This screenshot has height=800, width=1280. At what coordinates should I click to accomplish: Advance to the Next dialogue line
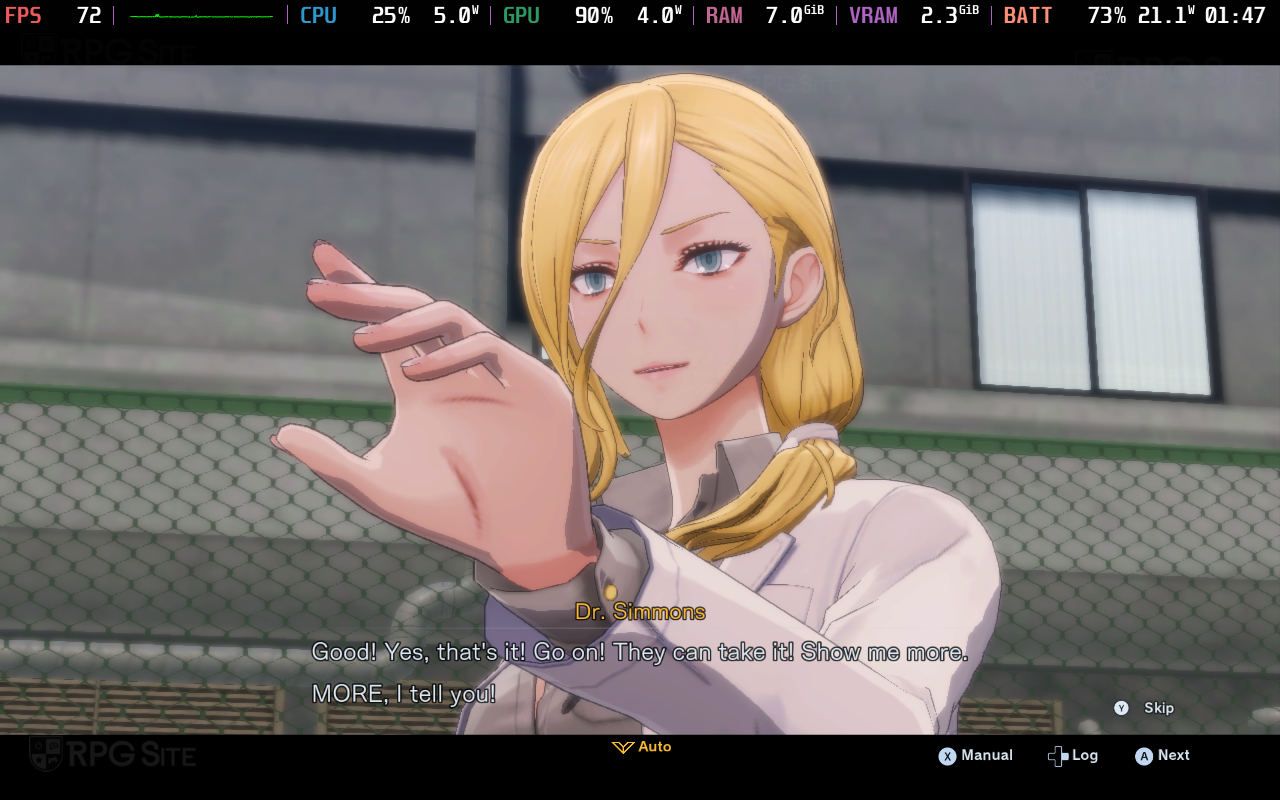pyautogui.click(x=1162, y=756)
